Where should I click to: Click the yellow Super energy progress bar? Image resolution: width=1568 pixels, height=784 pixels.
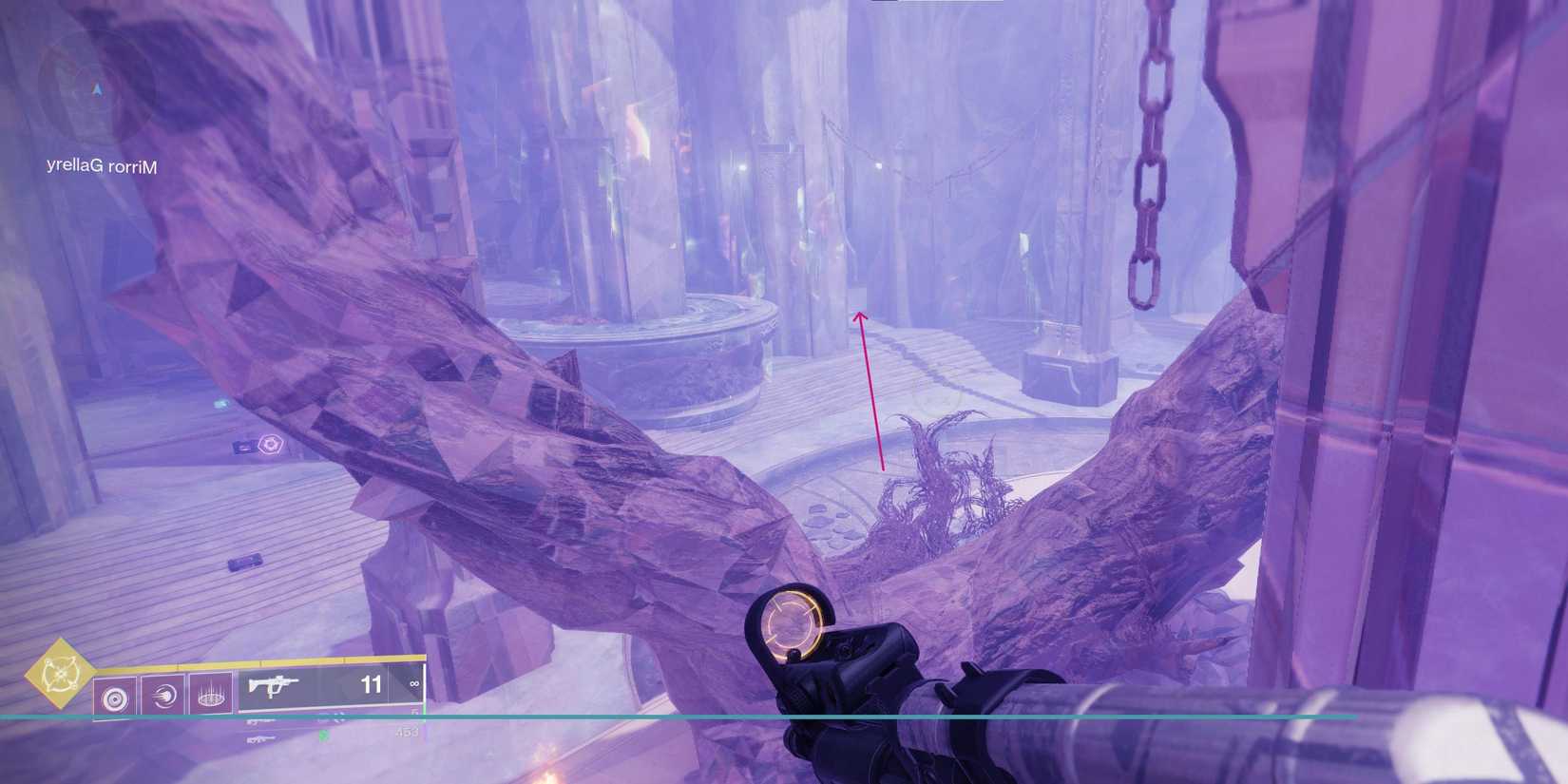pos(259,660)
